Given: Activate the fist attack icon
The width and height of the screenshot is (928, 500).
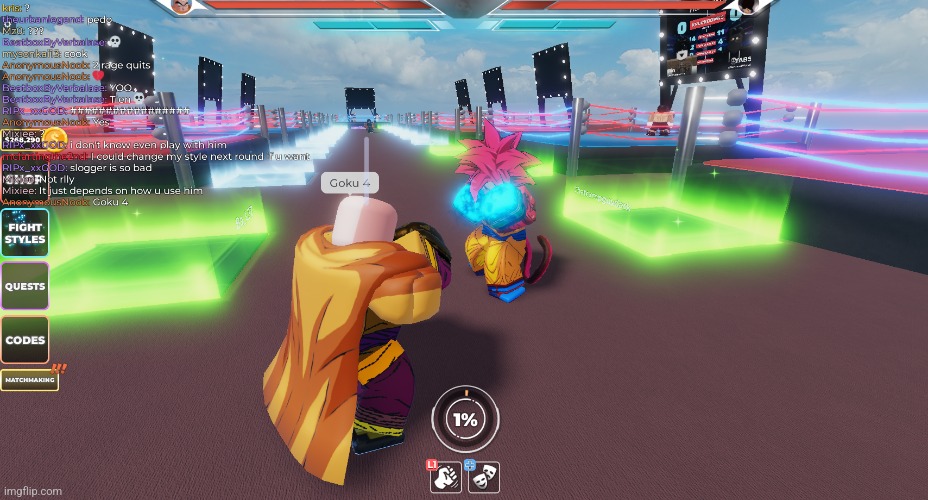Looking at the screenshot, I should click(x=445, y=477).
